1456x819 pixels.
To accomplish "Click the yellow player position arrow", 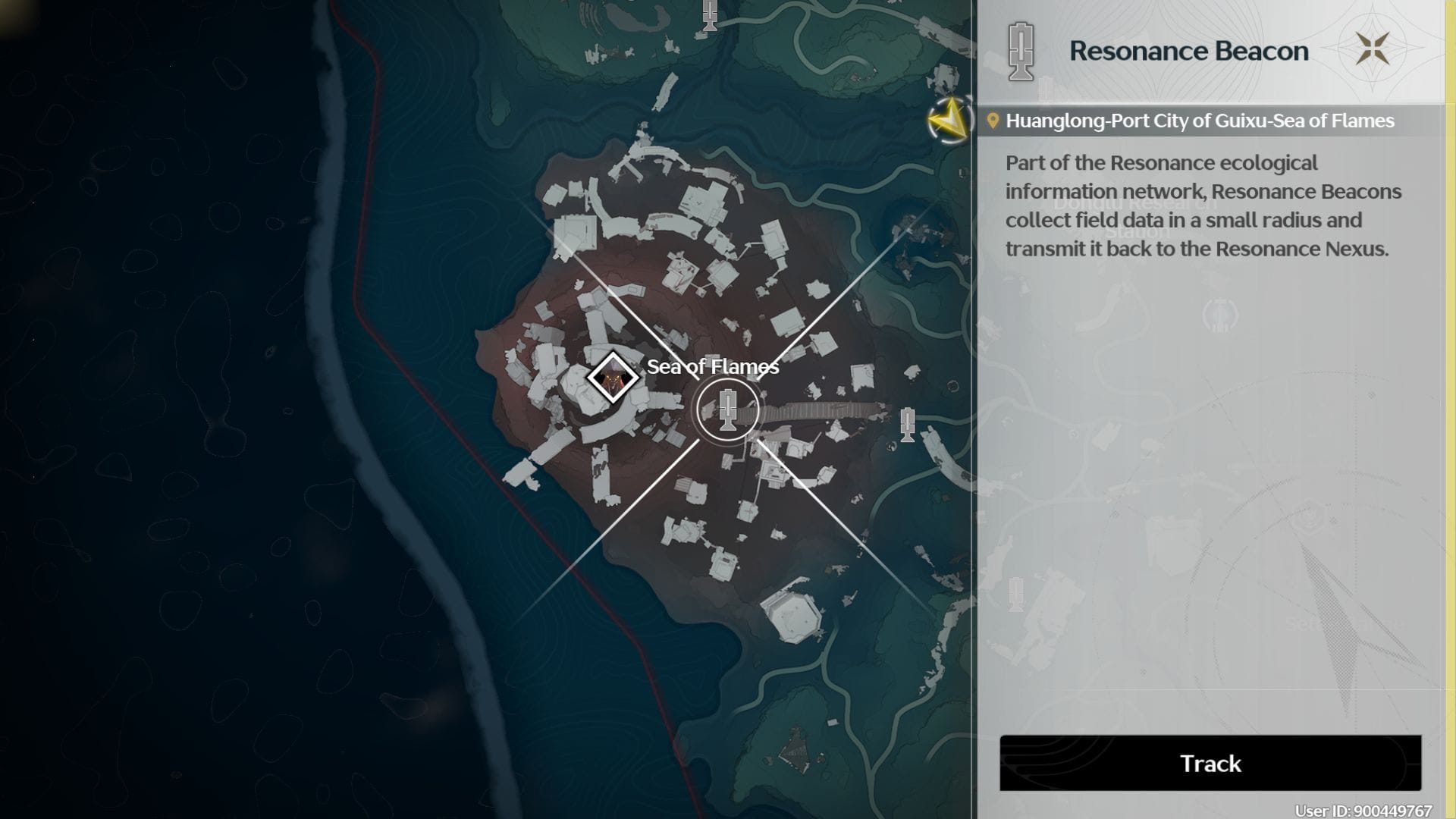I will [949, 120].
